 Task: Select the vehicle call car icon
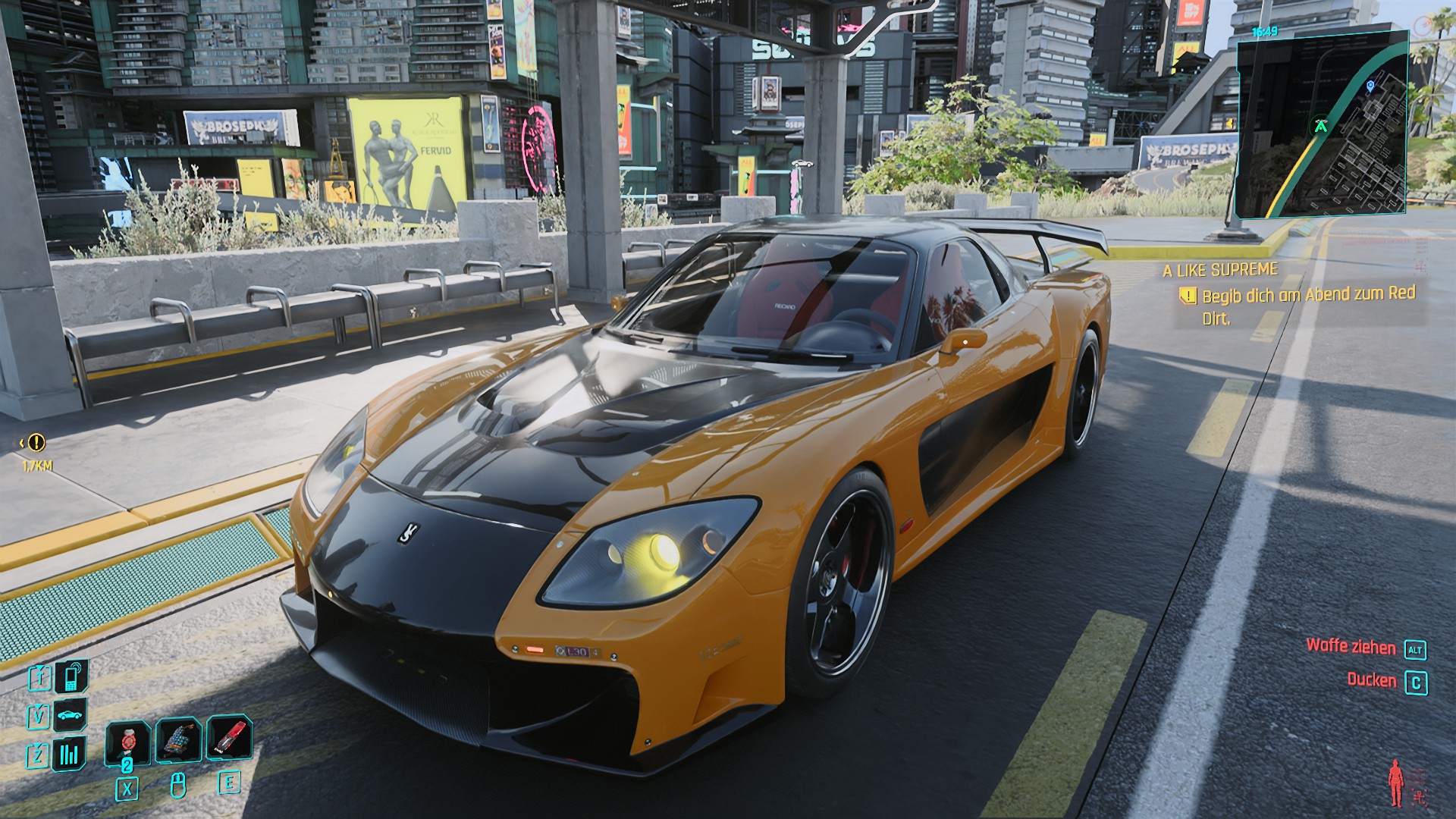tap(71, 715)
